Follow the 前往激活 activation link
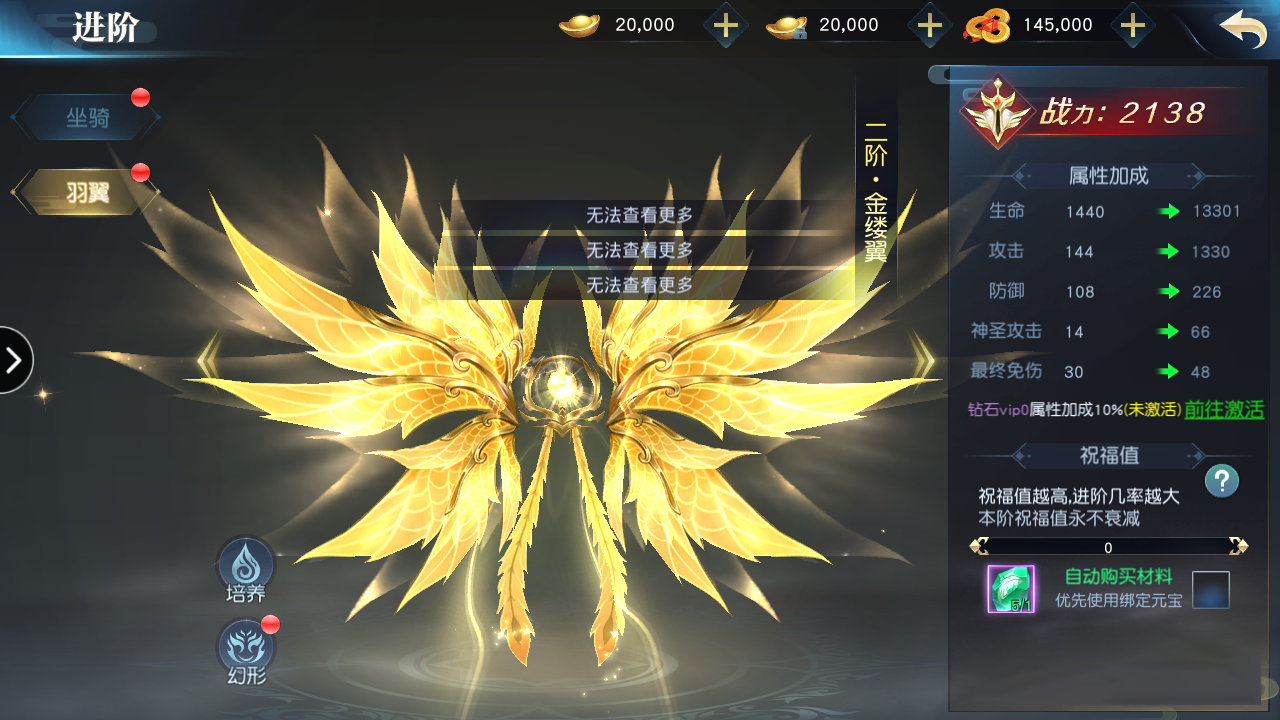The width and height of the screenshot is (1280, 720). [1224, 410]
